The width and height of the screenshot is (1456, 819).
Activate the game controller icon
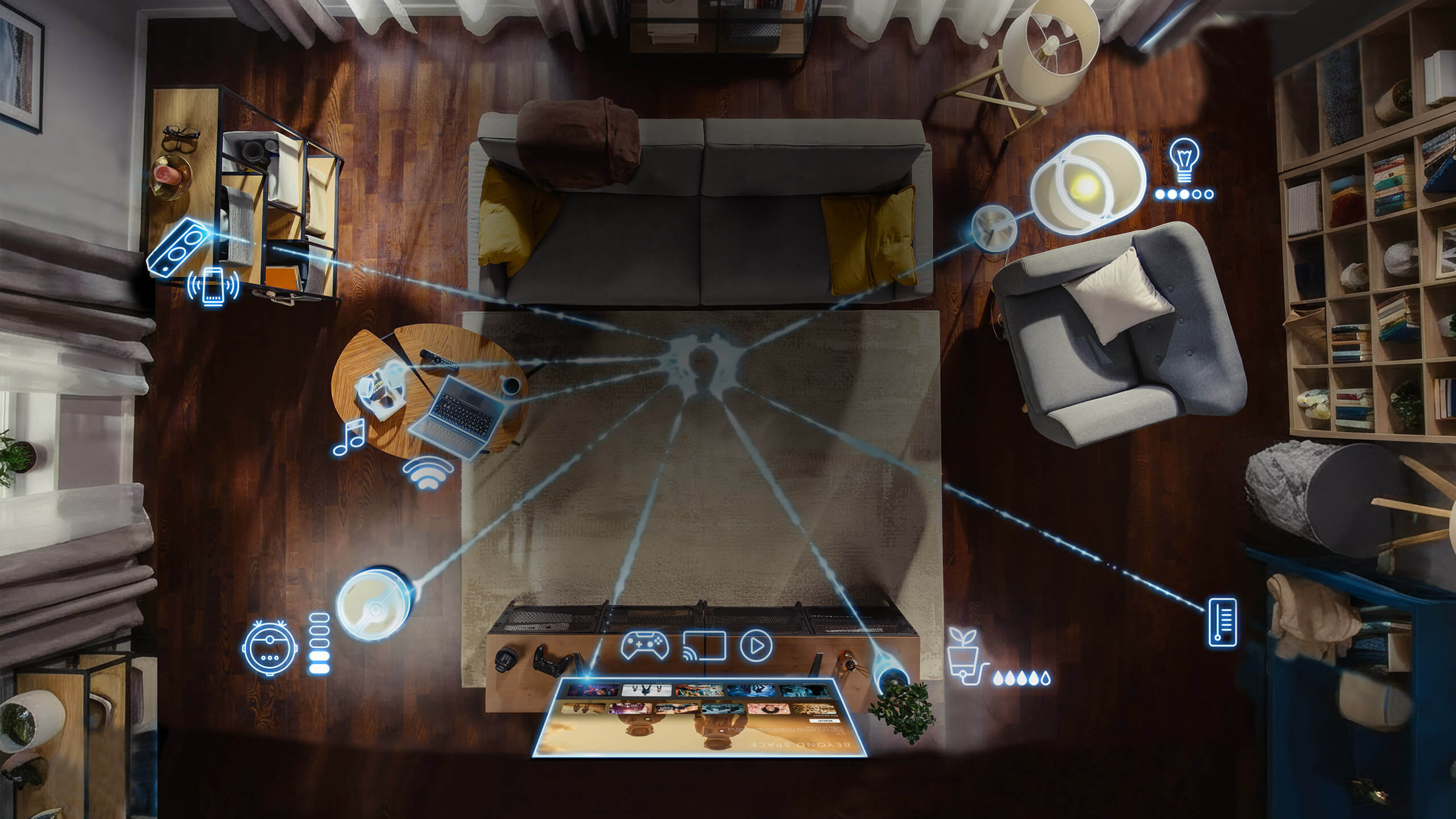(644, 645)
